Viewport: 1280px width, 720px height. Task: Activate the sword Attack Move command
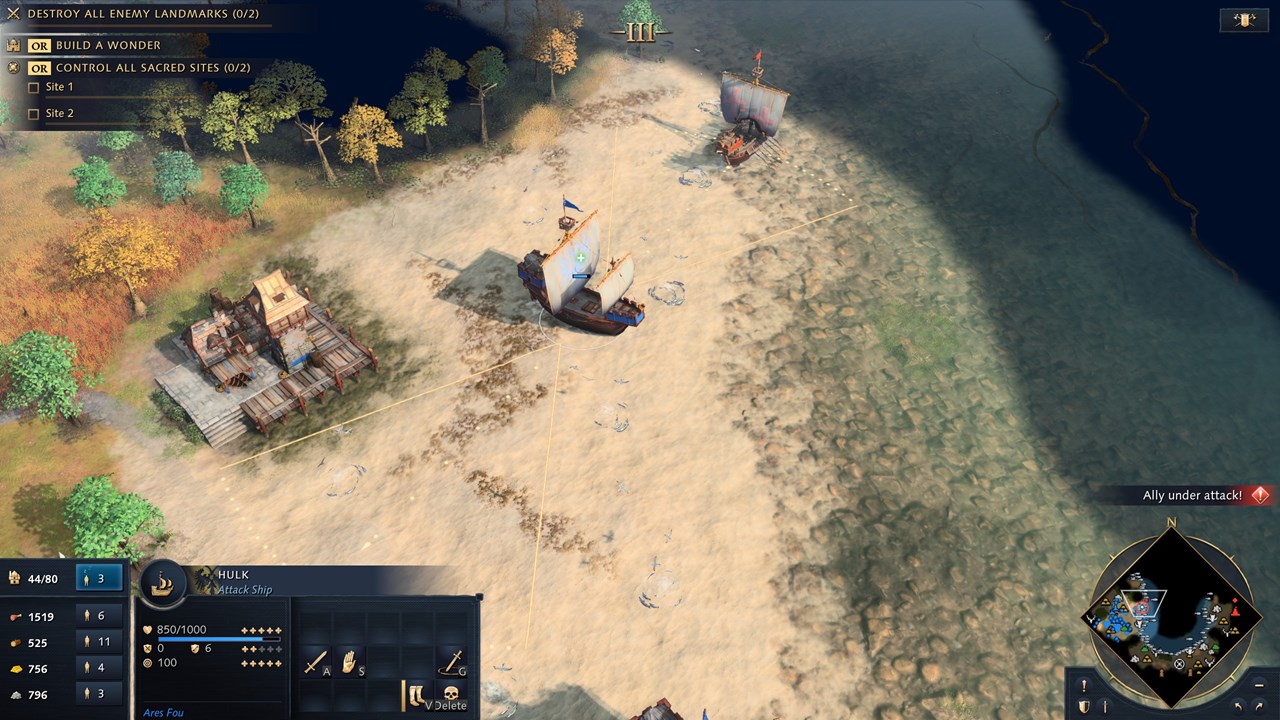click(x=315, y=662)
